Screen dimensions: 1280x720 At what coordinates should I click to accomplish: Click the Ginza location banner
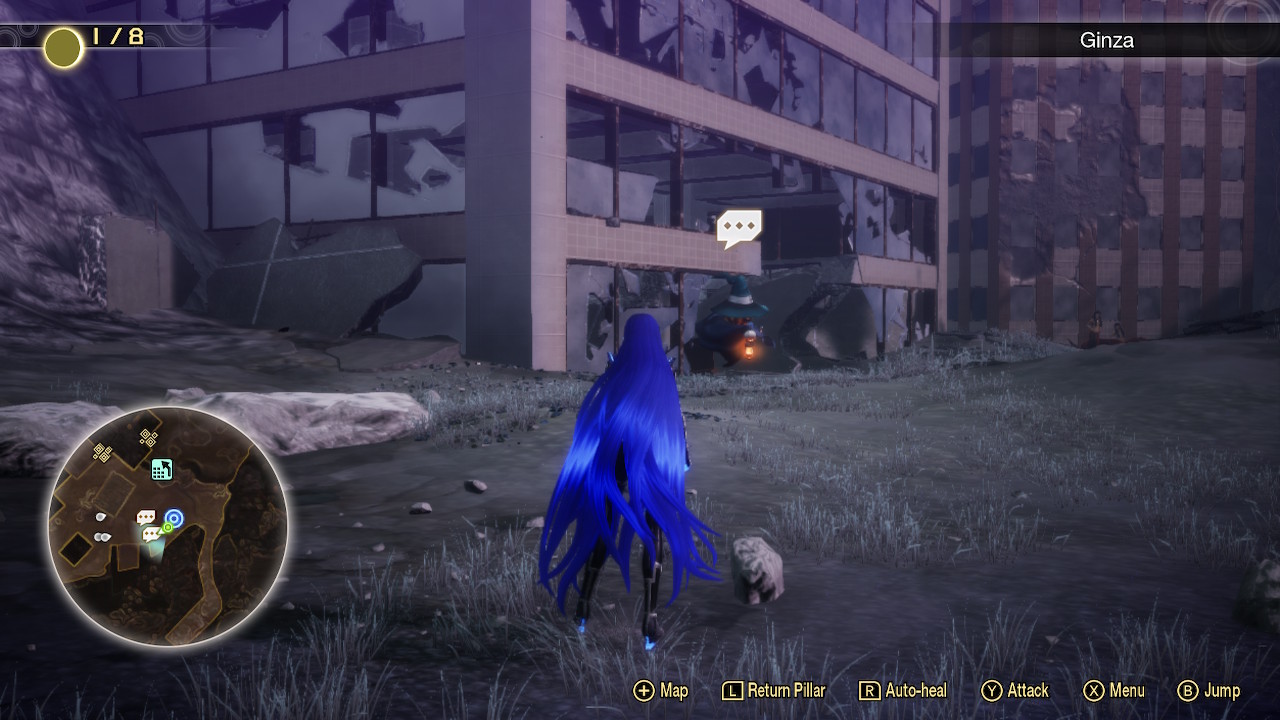1105,41
